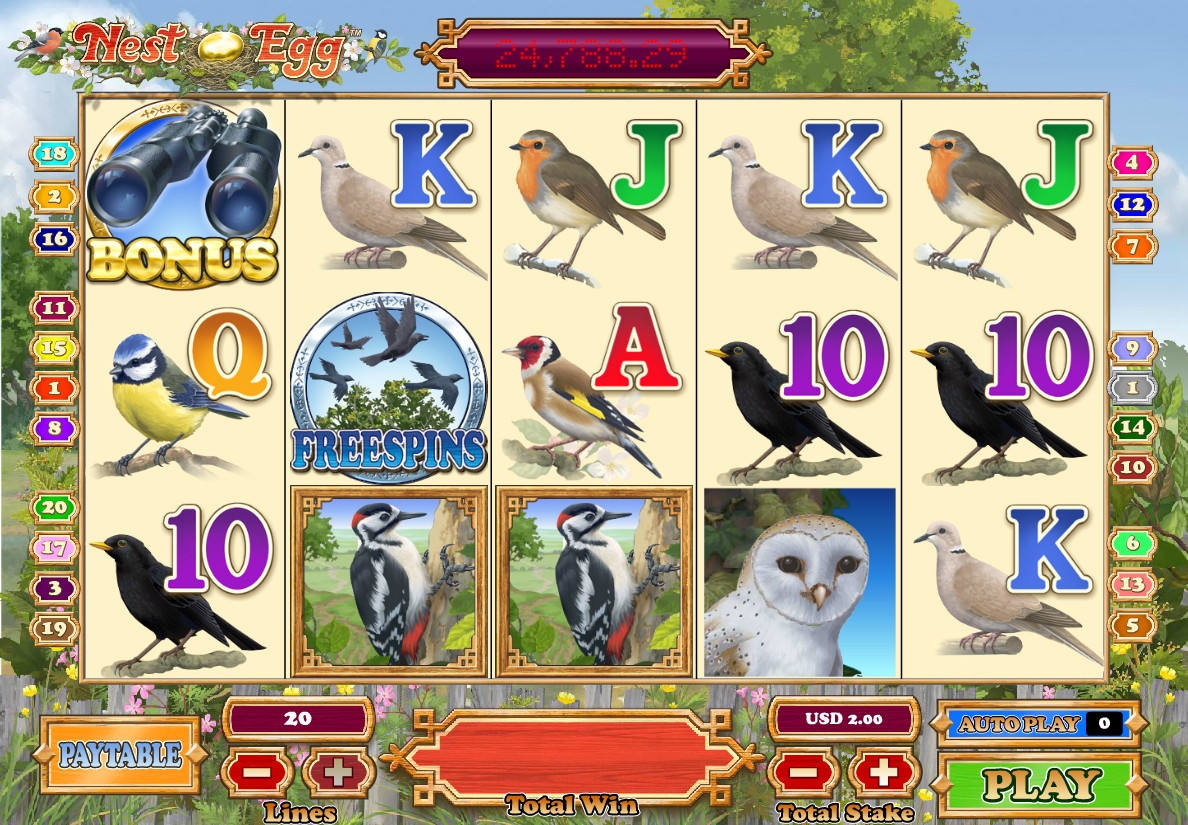Select payline marker 4
Image resolution: width=1188 pixels, height=825 pixels.
click(x=1132, y=162)
